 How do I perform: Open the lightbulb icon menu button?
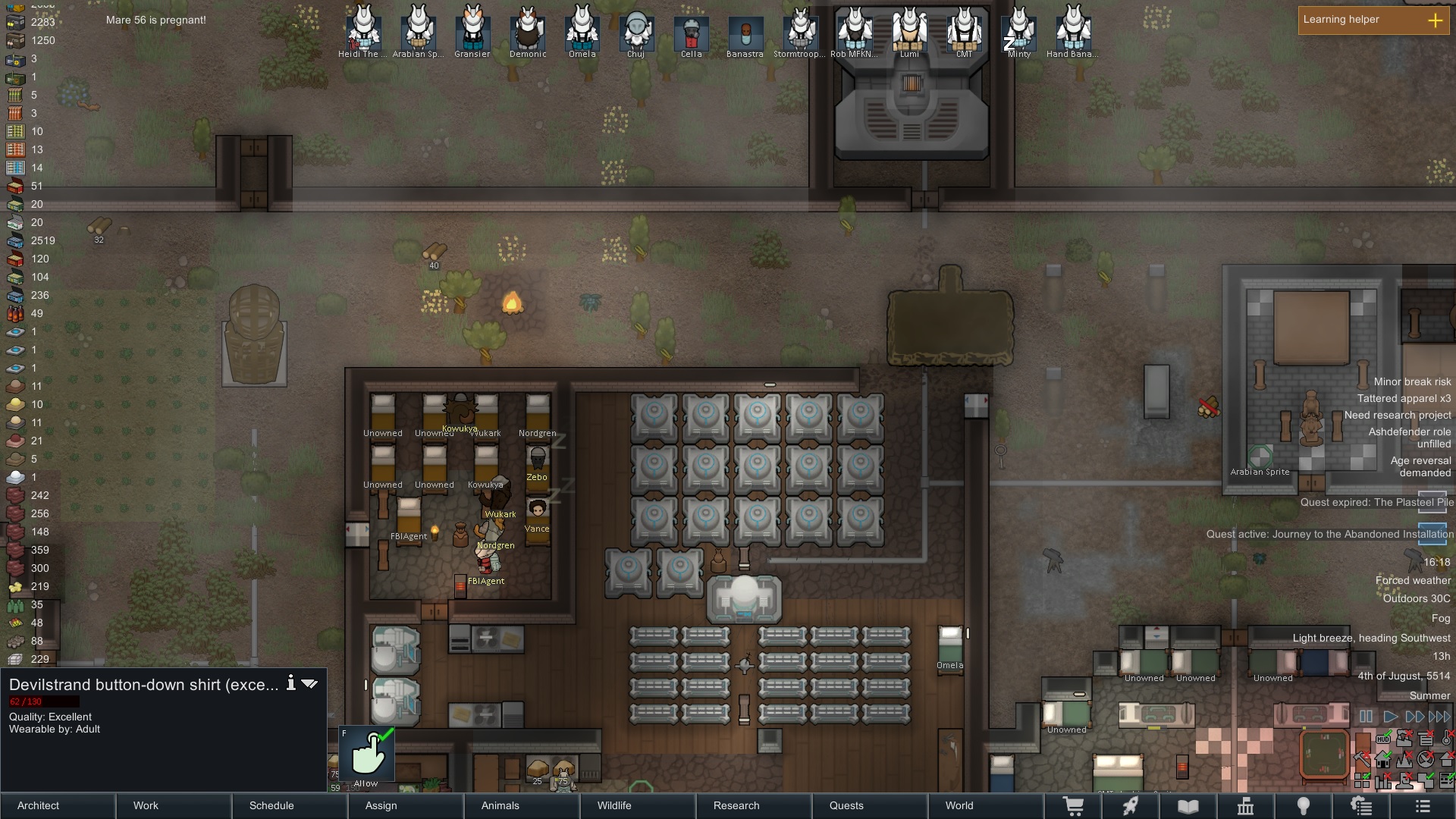pos(1304,806)
